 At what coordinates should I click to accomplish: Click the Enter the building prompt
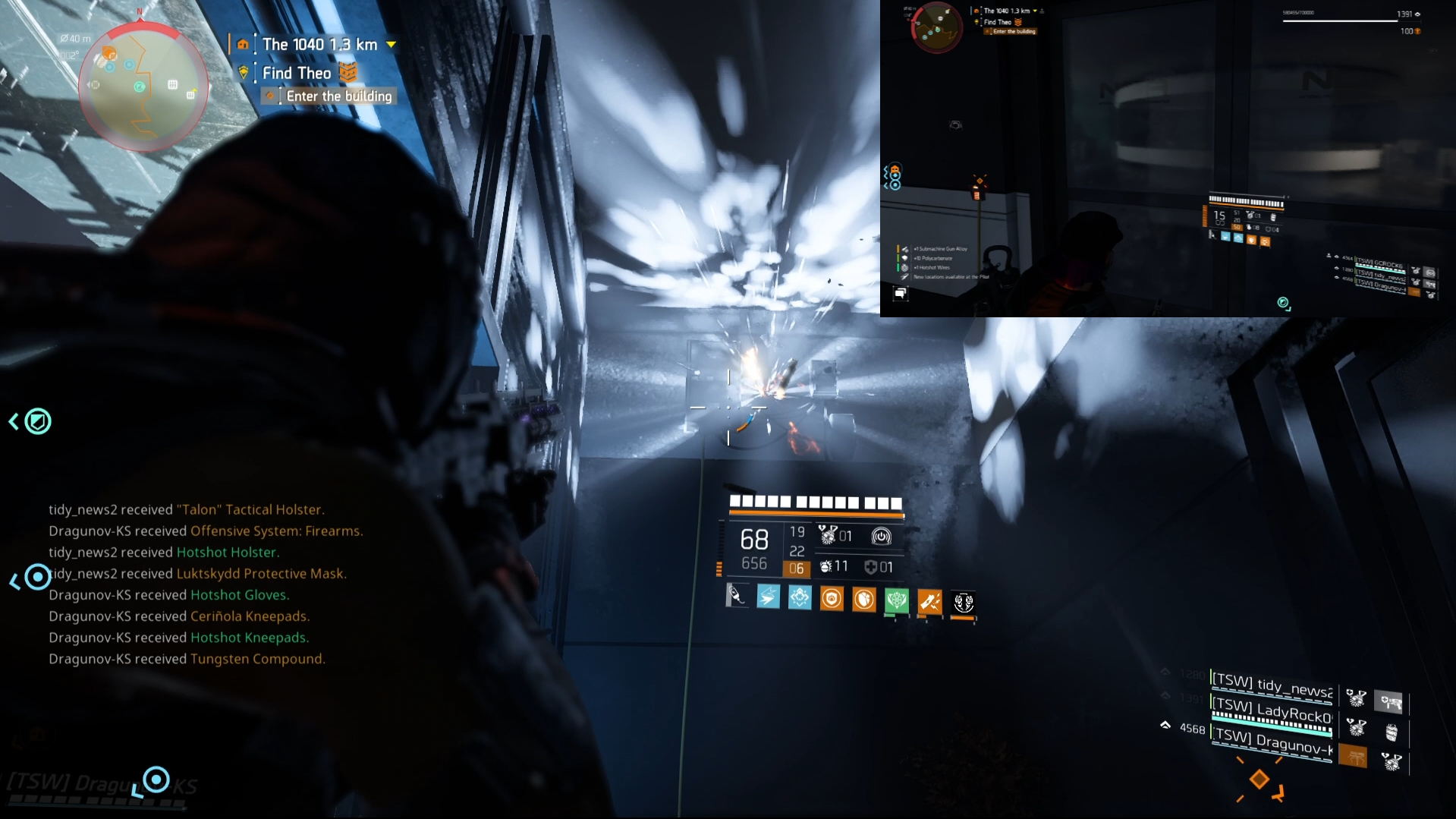coord(338,96)
